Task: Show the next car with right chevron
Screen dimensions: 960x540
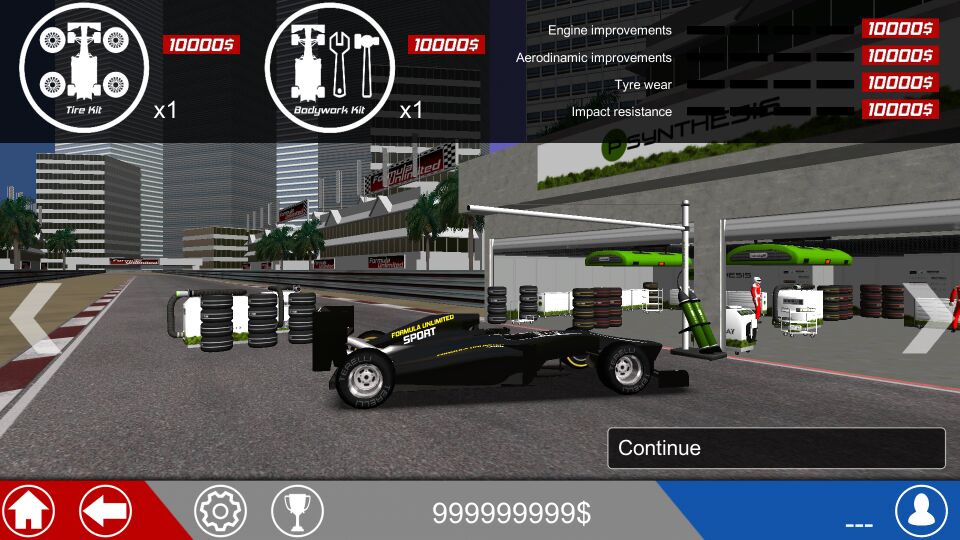Action: (926, 318)
